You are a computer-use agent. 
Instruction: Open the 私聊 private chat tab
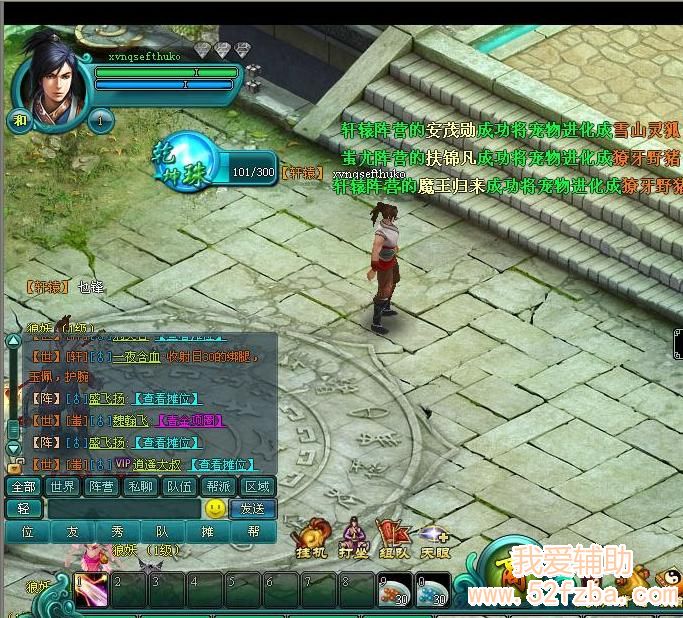pyautogui.click(x=140, y=487)
